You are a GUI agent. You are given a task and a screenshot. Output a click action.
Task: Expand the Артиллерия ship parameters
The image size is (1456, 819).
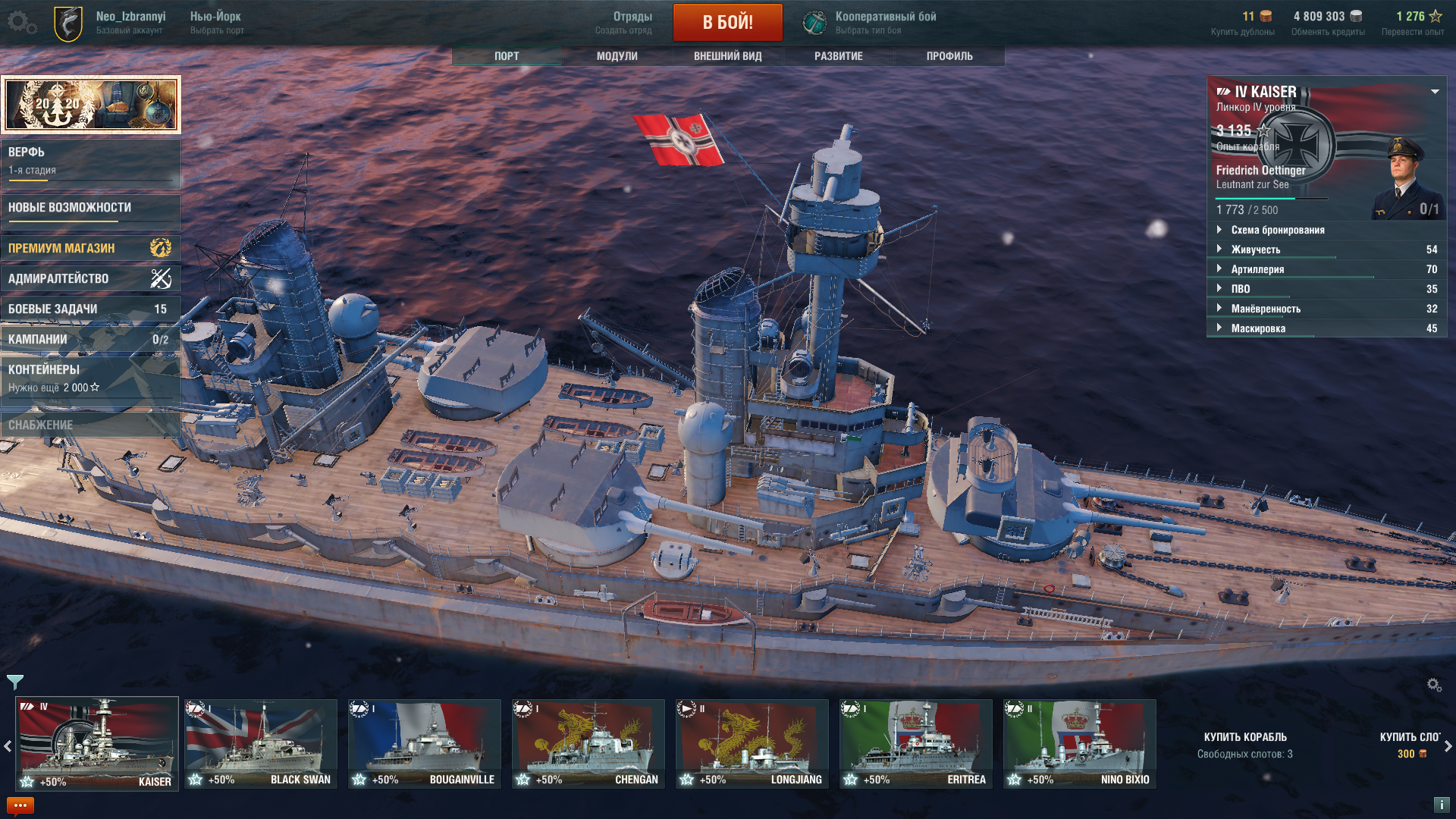(1257, 269)
